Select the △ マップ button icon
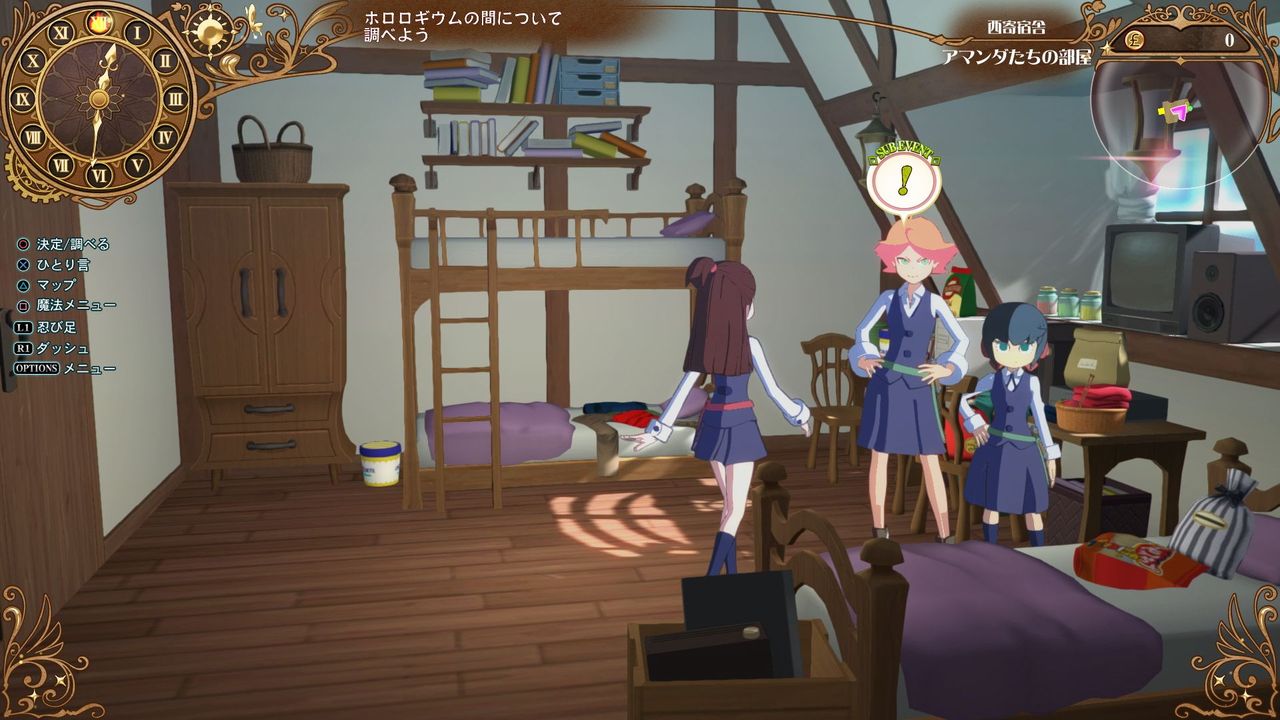Screen dimensions: 1280x720 tap(23, 285)
